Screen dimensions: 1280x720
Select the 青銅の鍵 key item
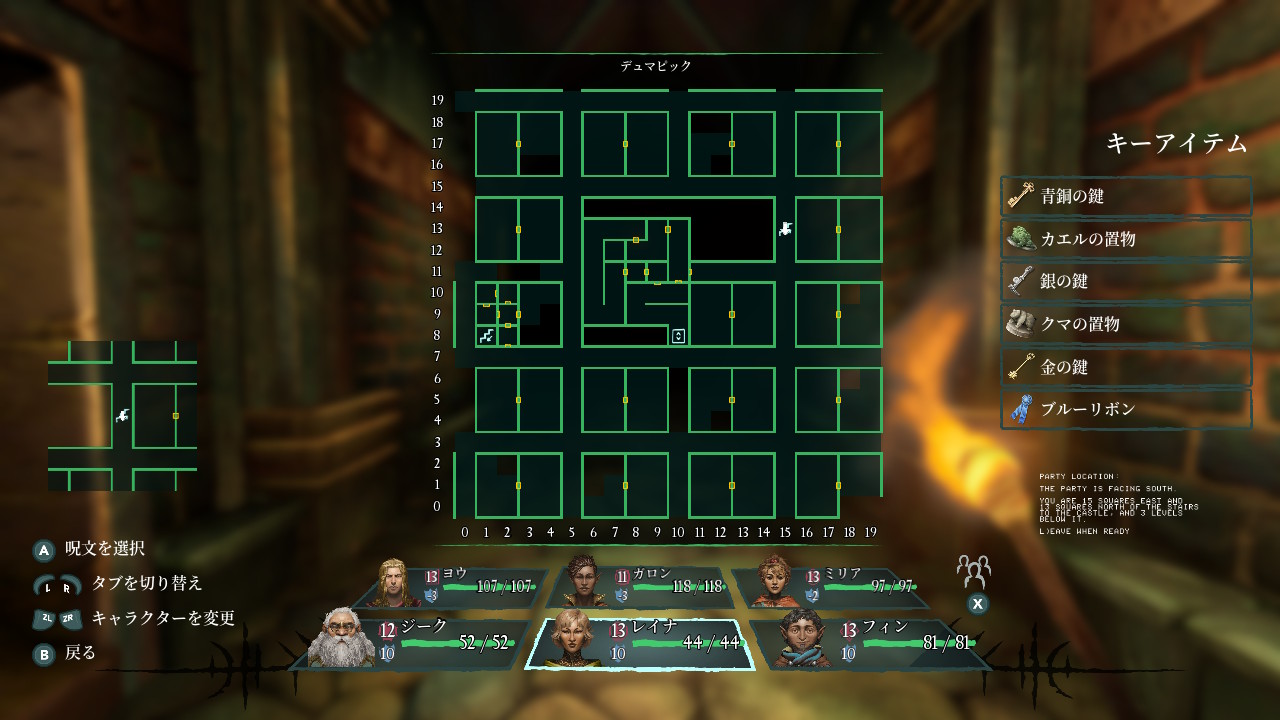1126,197
